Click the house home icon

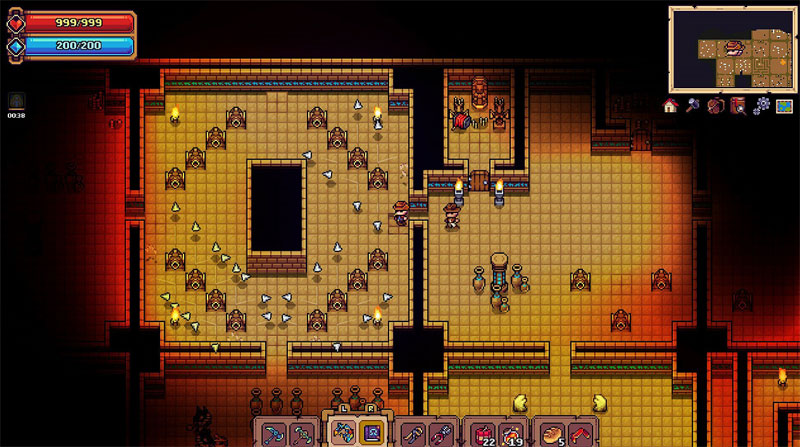(x=671, y=105)
